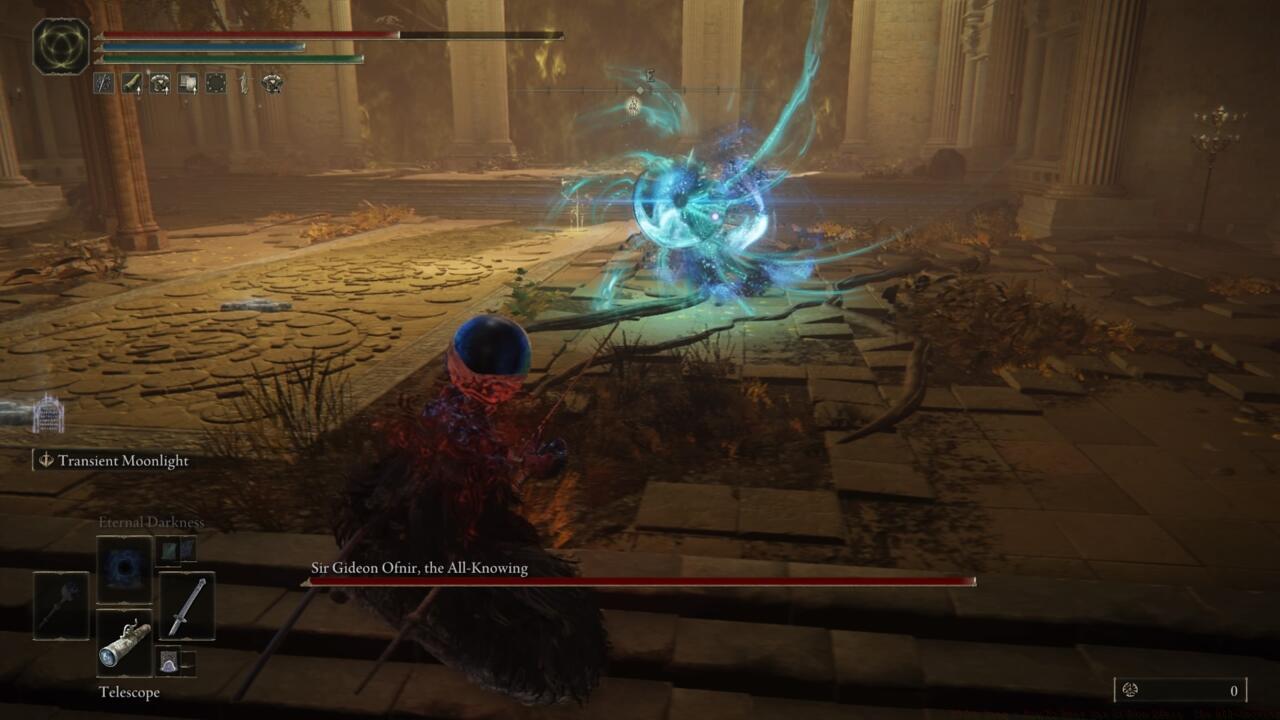Click the crossed-swords buff icon under the bars

tap(104, 82)
